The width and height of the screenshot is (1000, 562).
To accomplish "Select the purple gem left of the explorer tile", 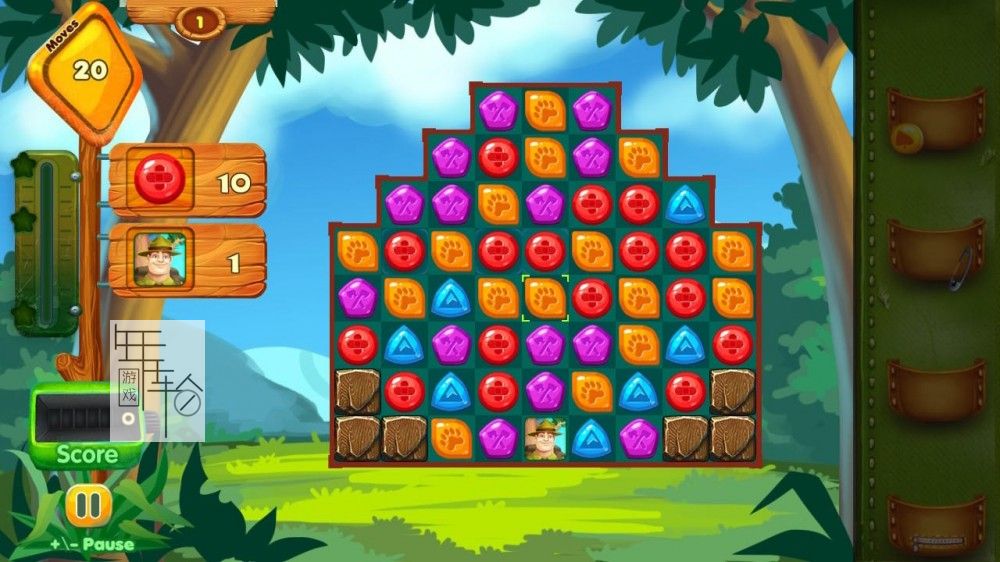I will point(498,439).
